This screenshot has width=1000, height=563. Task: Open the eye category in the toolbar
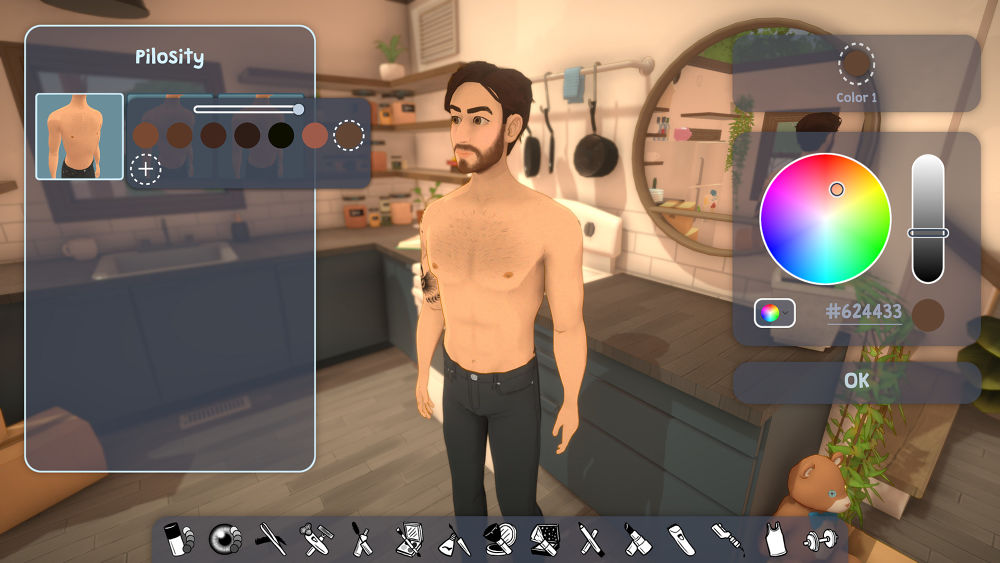225,540
